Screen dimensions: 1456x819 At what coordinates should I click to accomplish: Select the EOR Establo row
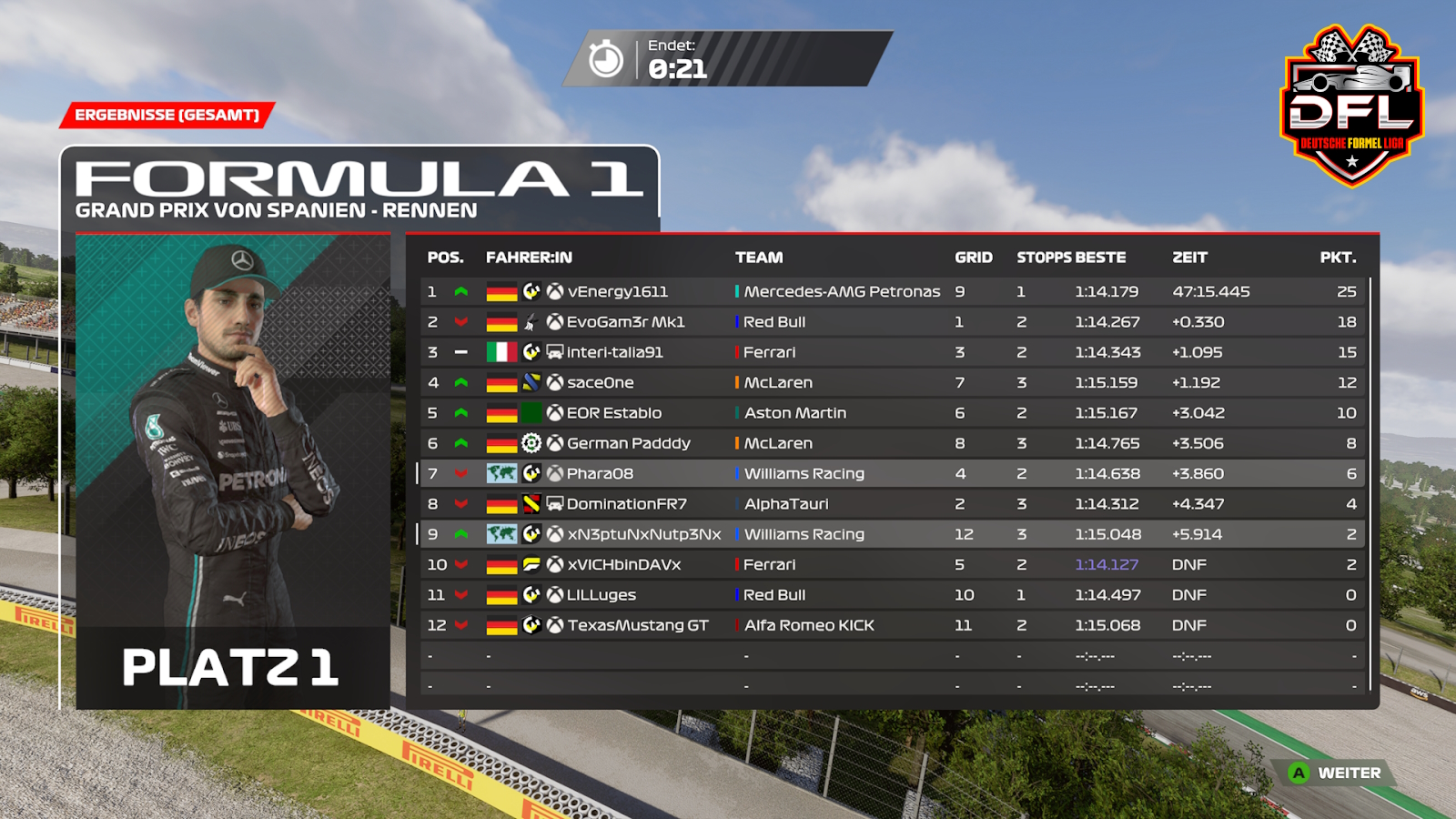(x=614, y=413)
